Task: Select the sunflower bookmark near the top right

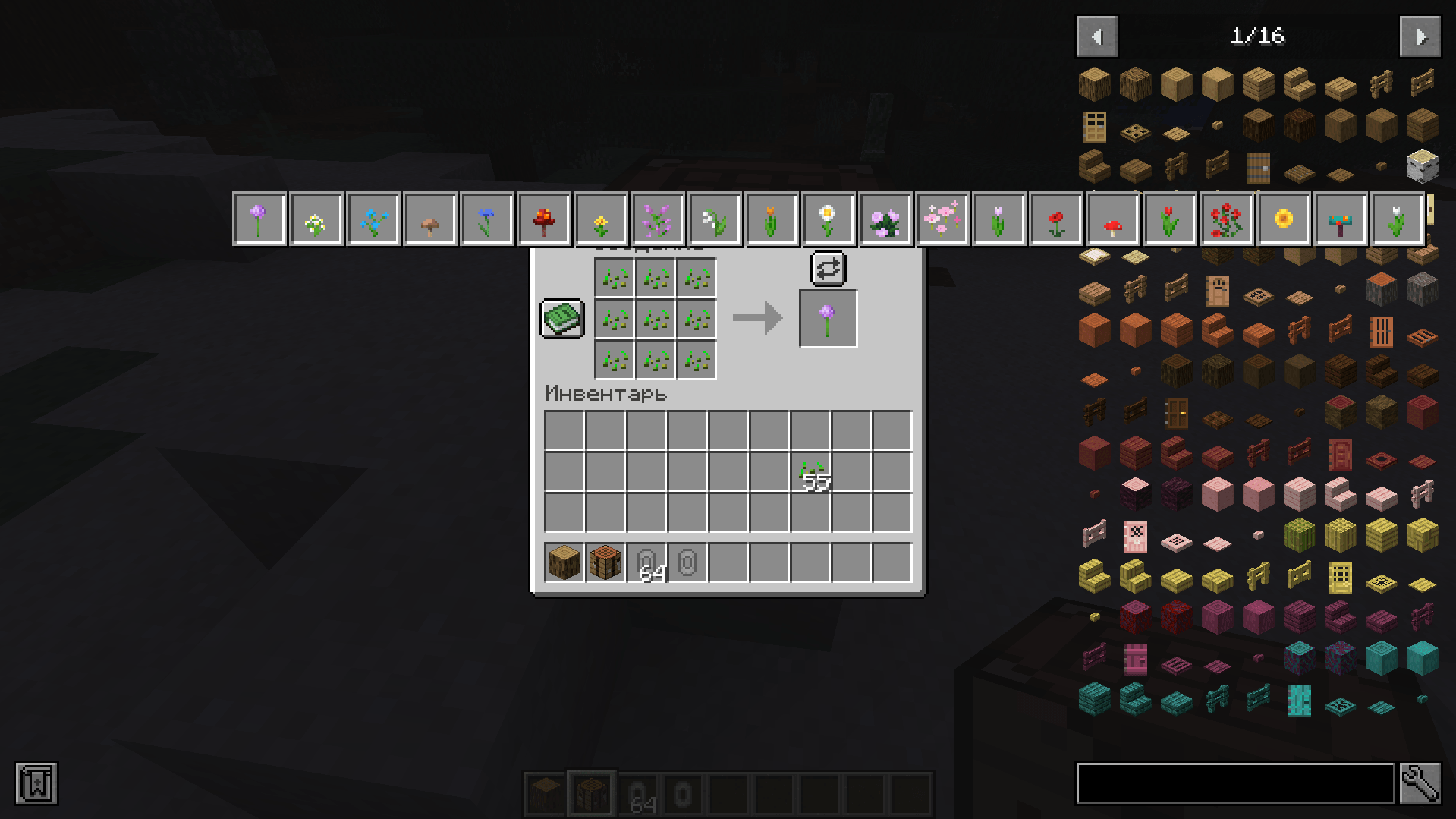Action: click(1282, 219)
